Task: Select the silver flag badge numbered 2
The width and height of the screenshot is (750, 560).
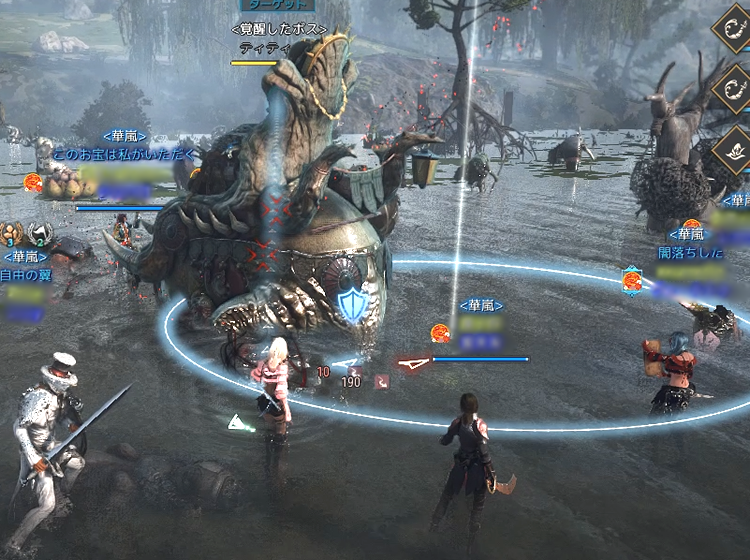Action: click(x=40, y=234)
